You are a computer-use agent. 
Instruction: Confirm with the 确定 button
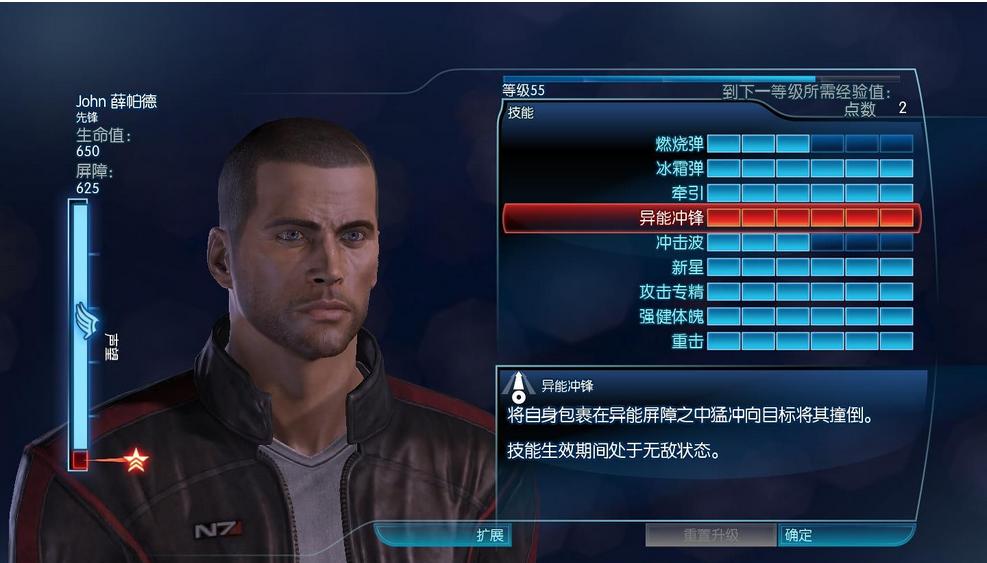click(799, 535)
